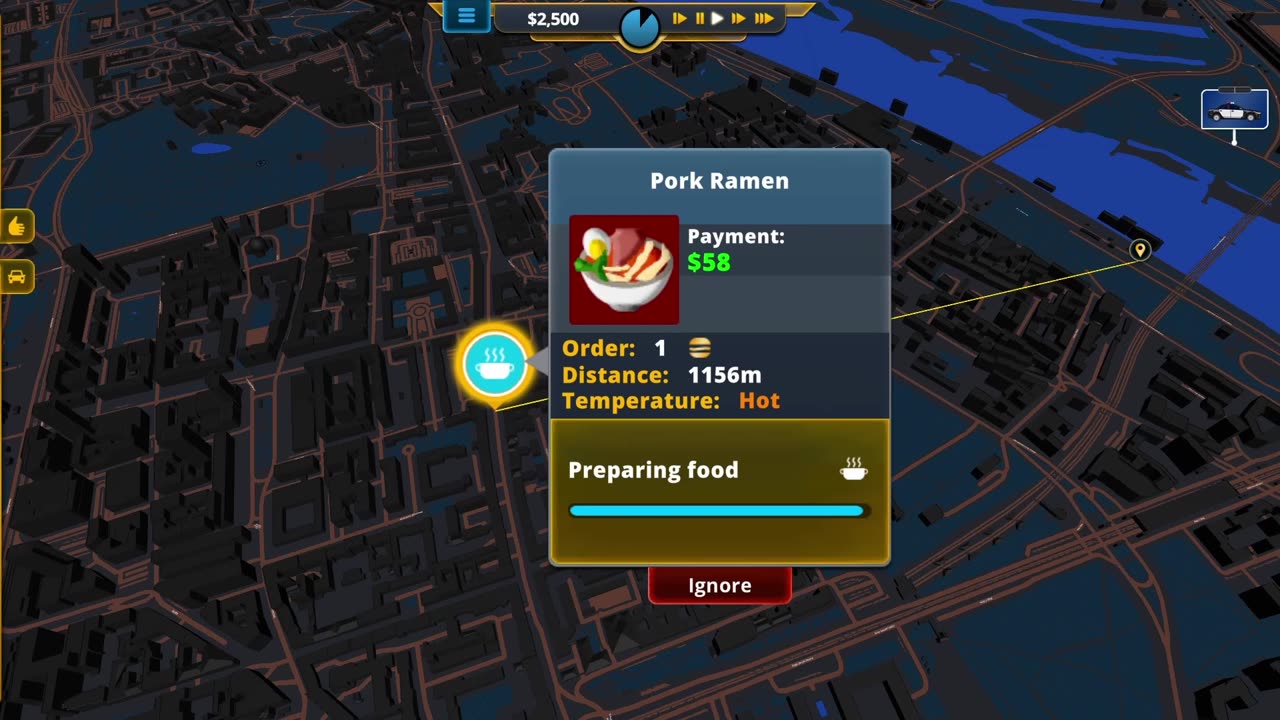Image resolution: width=1280 pixels, height=720 pixels.
Task: Ignore the Pork Ramen order
Action: coord(719,585)
